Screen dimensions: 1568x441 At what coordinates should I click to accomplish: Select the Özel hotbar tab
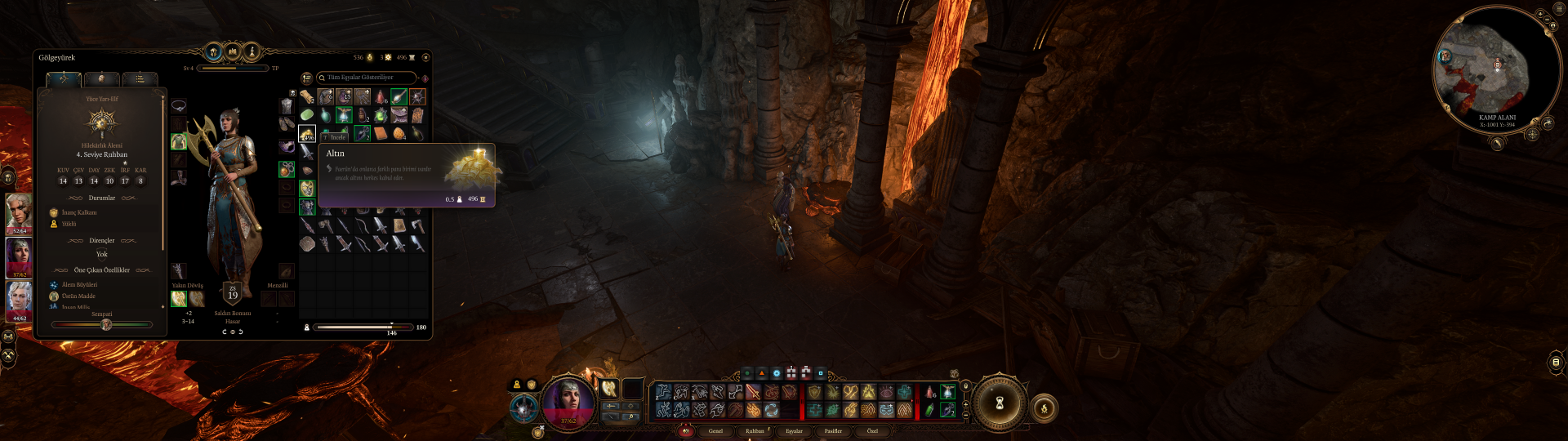pyautogui.click(x=872, y=430)
